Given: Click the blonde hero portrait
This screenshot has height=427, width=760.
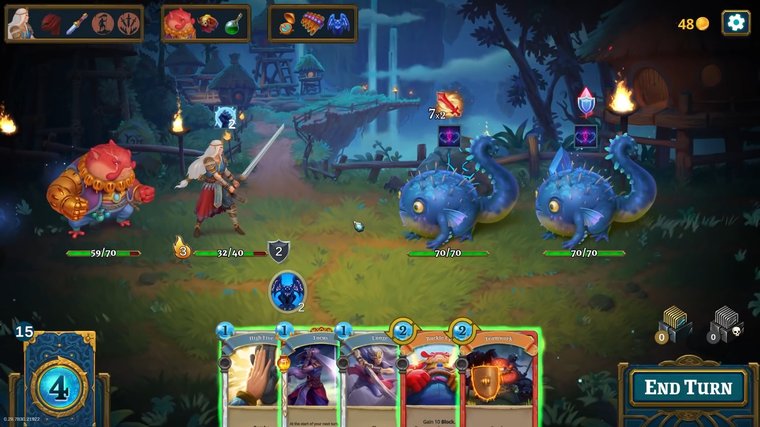Looking at the screenshot, I should click(20, 24).
